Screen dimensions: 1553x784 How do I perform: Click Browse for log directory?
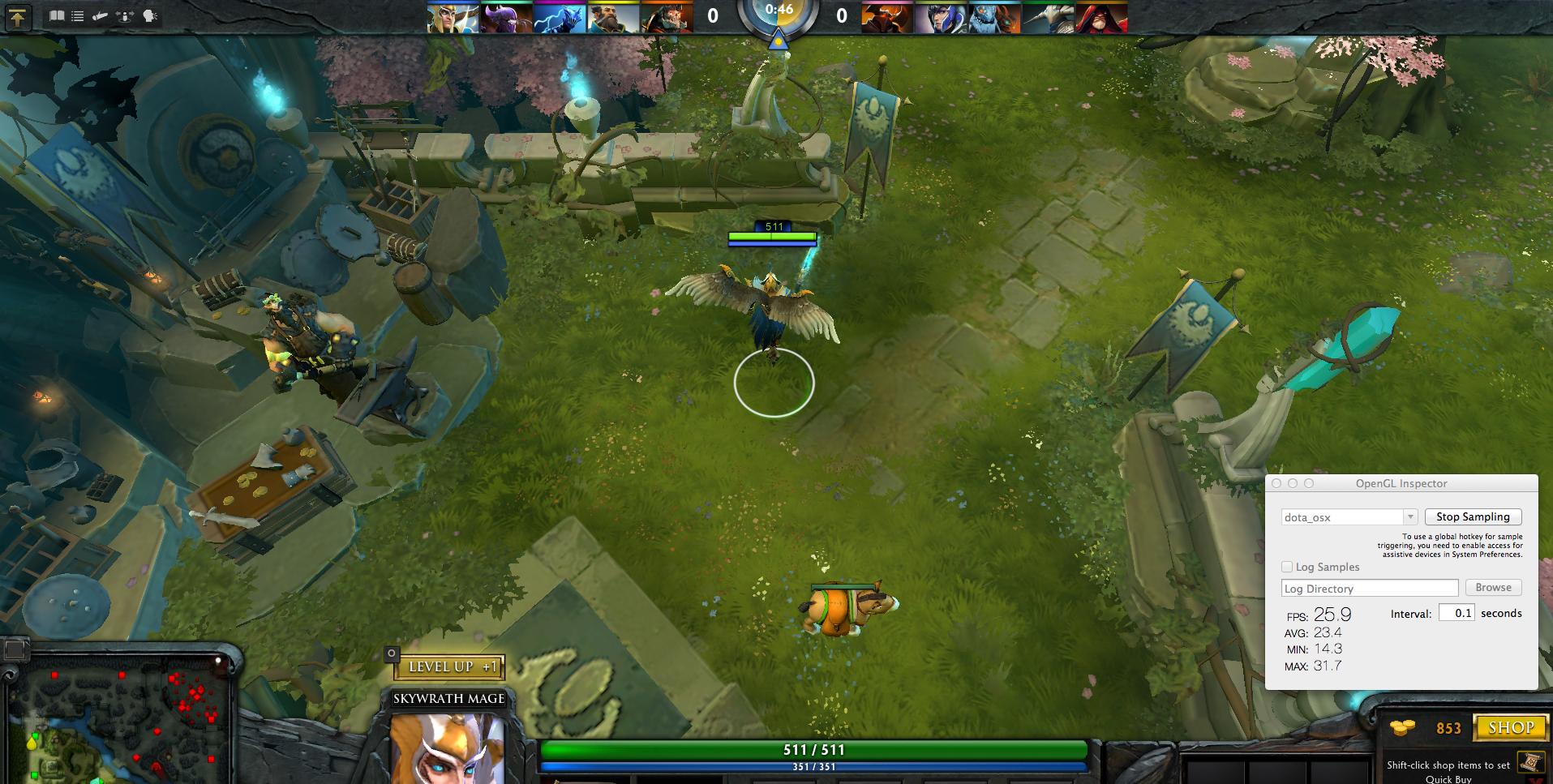pyautogui.click(x=1493, y=588)
